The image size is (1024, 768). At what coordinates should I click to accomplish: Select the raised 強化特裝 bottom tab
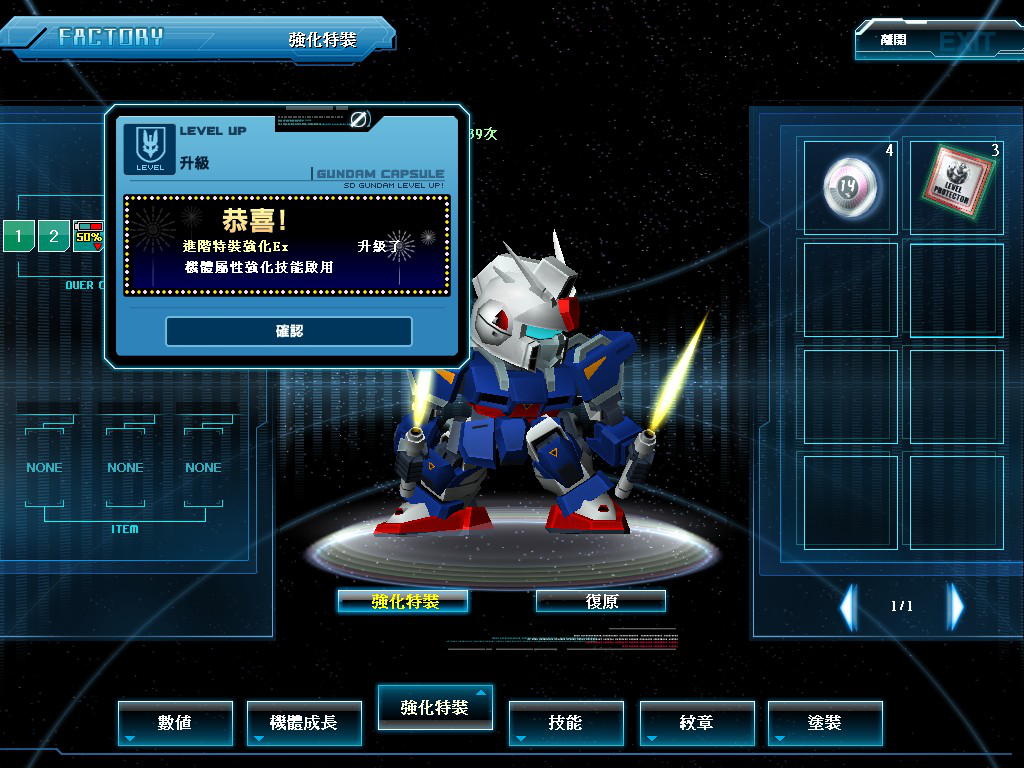click(x=434, y=707)
